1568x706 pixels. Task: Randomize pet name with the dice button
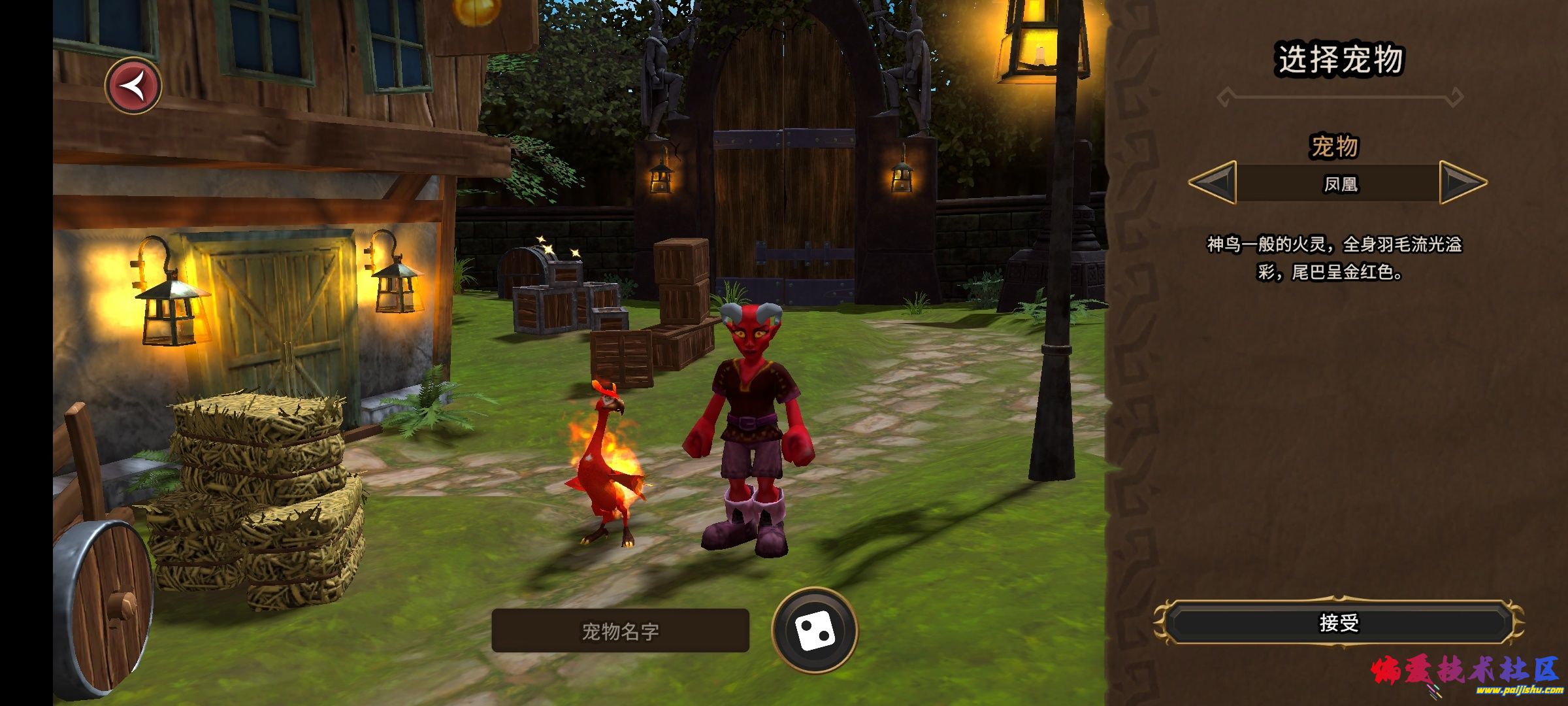coord(814,630)
